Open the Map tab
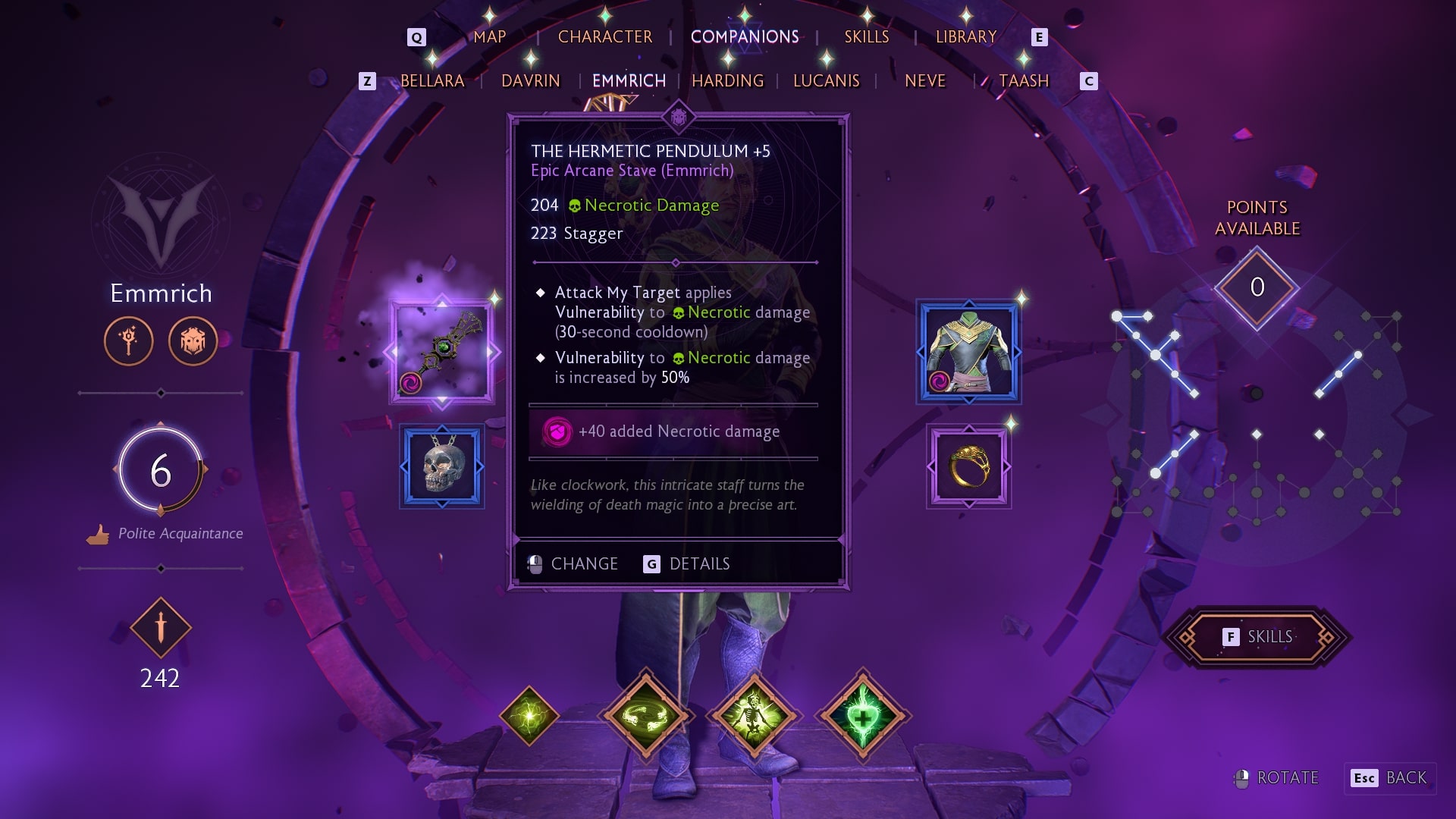This screenshot has height=819, width=1456. tap(489, 37)
